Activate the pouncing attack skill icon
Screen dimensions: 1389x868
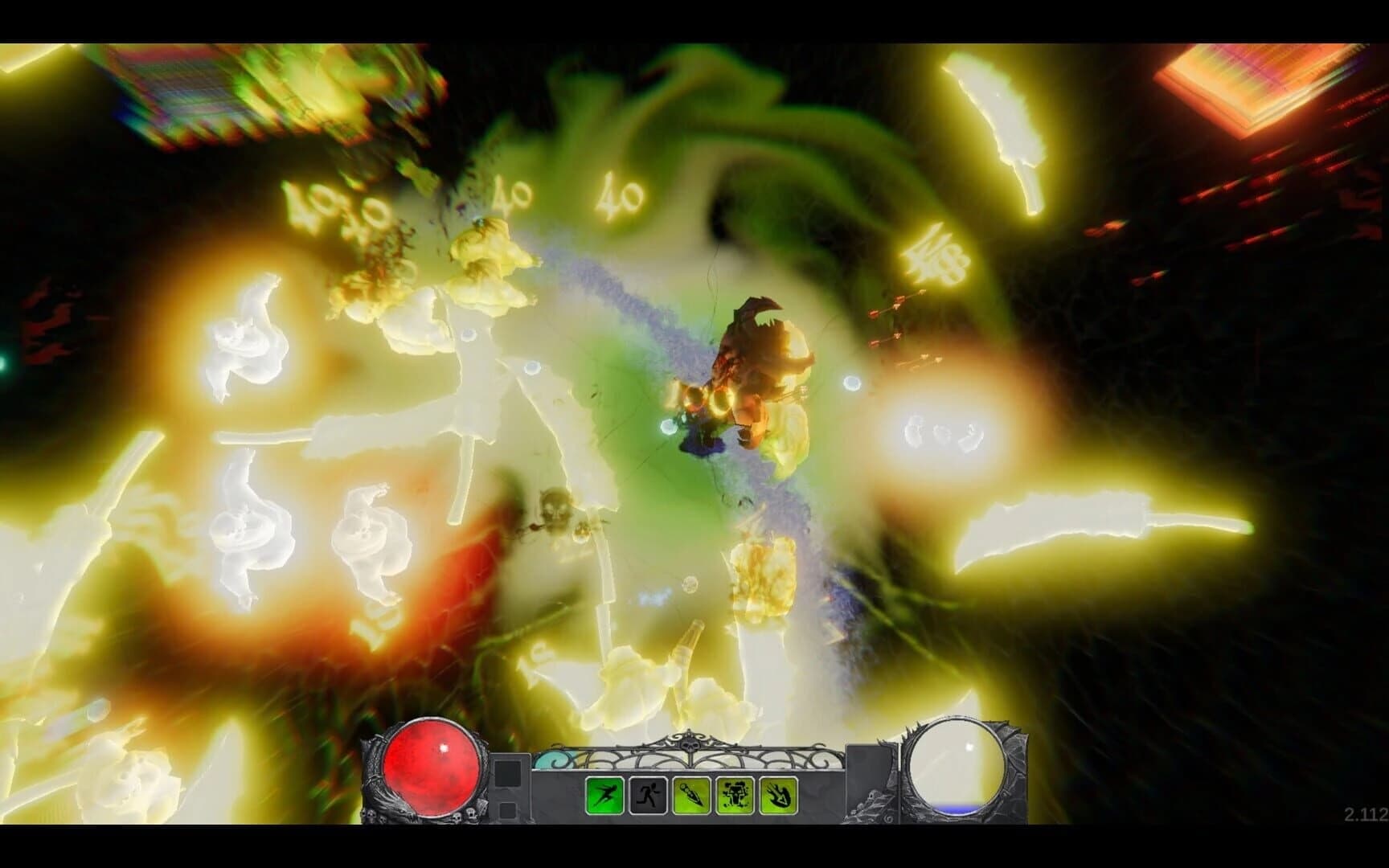[780, 793]
